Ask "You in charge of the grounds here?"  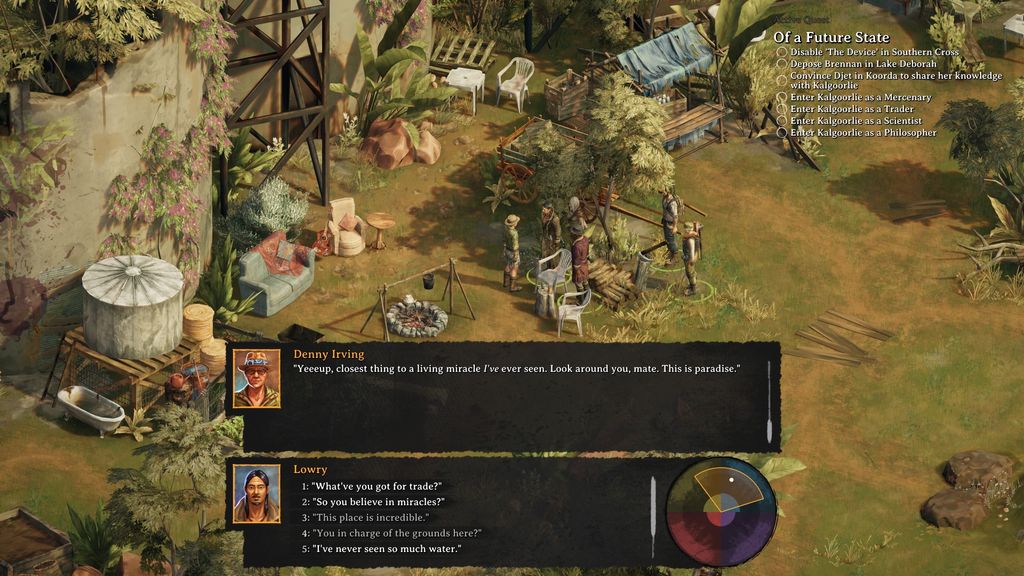(397, 533)
